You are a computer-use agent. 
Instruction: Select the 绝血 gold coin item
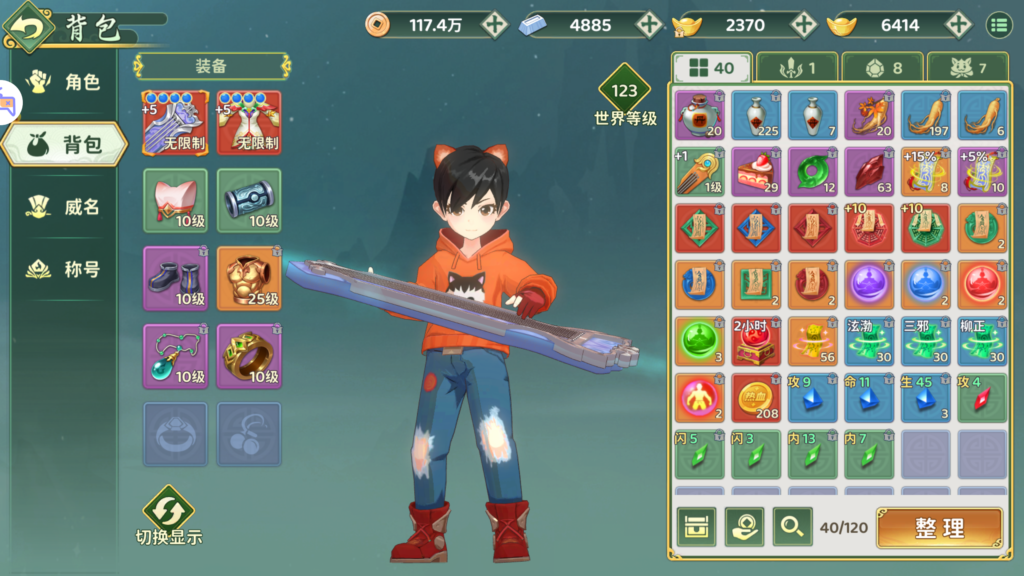coord(756,398)
